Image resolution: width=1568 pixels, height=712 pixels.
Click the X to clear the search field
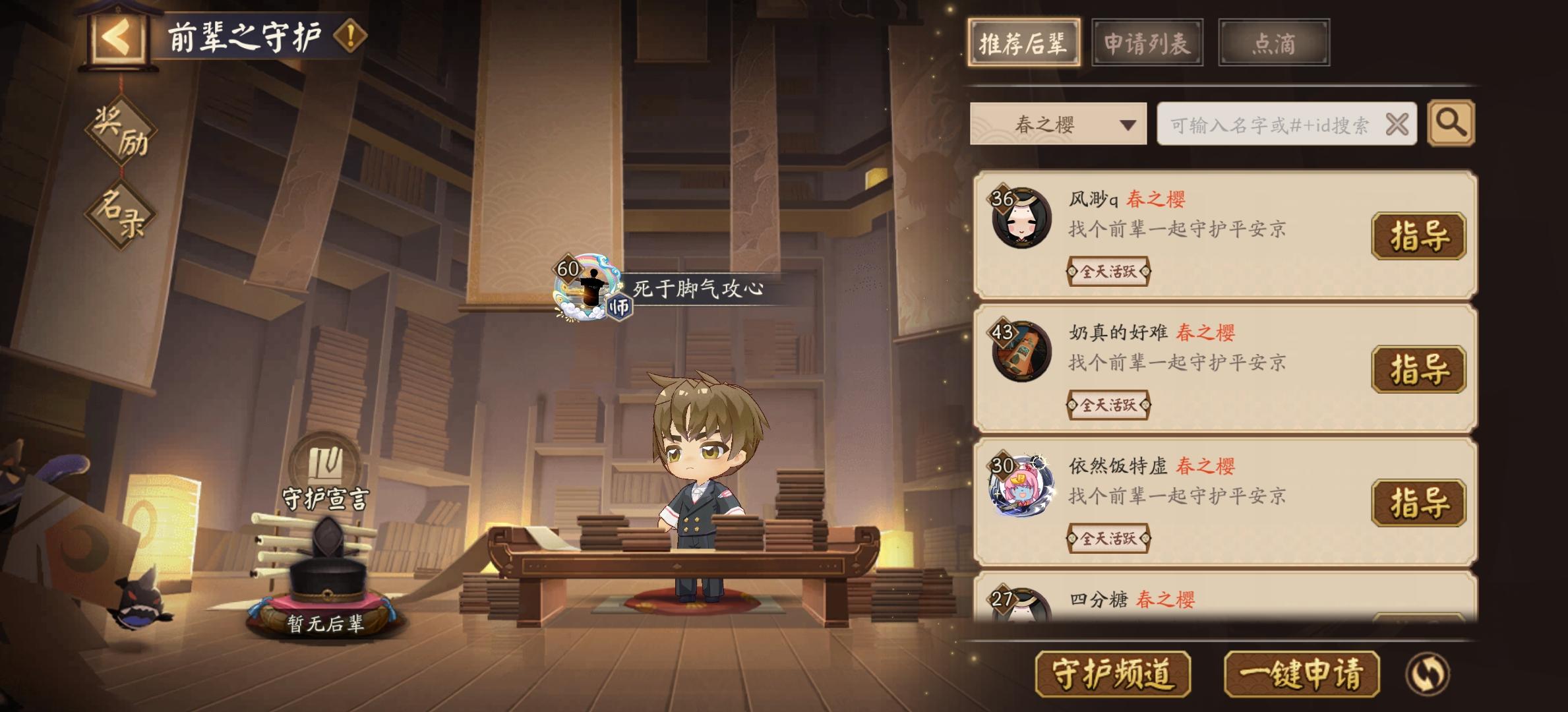[x=1398, y=123]
